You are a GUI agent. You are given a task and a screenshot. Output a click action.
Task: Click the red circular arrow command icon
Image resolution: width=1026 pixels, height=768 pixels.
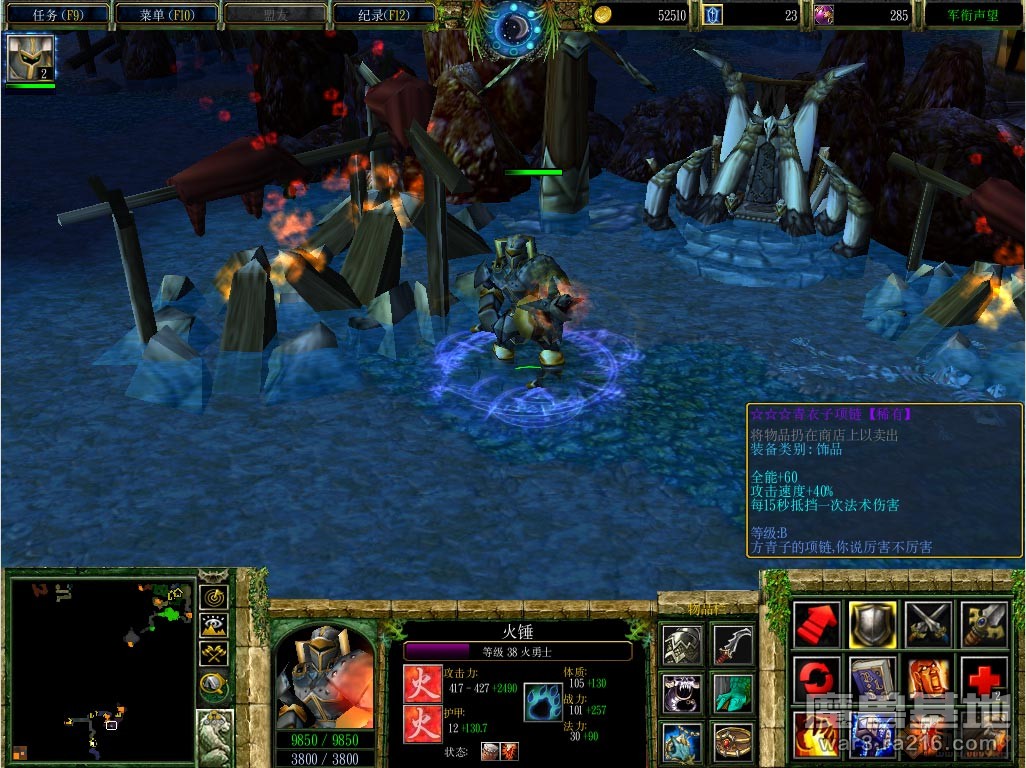coord(817,680)
